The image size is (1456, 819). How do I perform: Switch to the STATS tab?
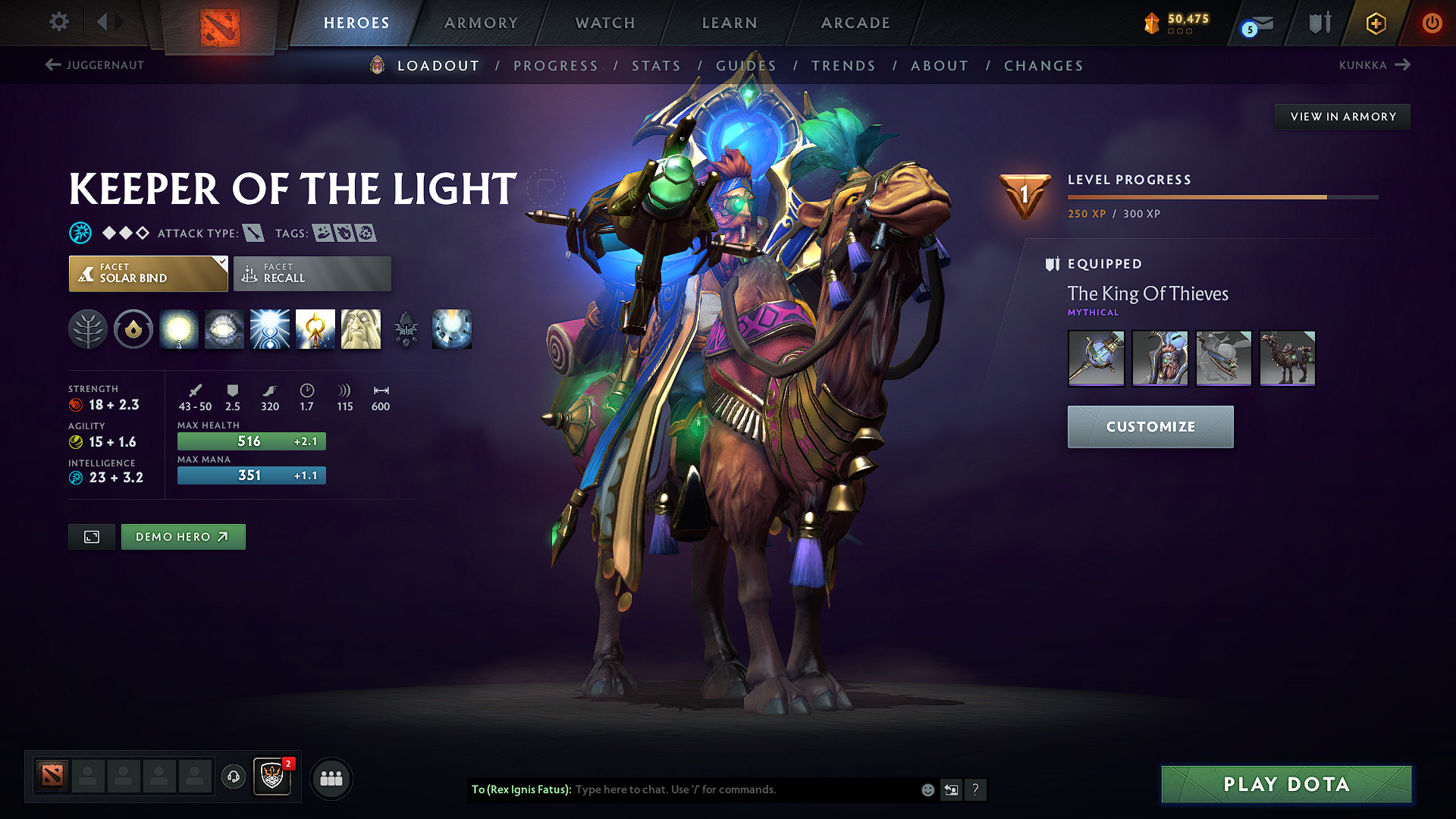[x=656, y=66]
